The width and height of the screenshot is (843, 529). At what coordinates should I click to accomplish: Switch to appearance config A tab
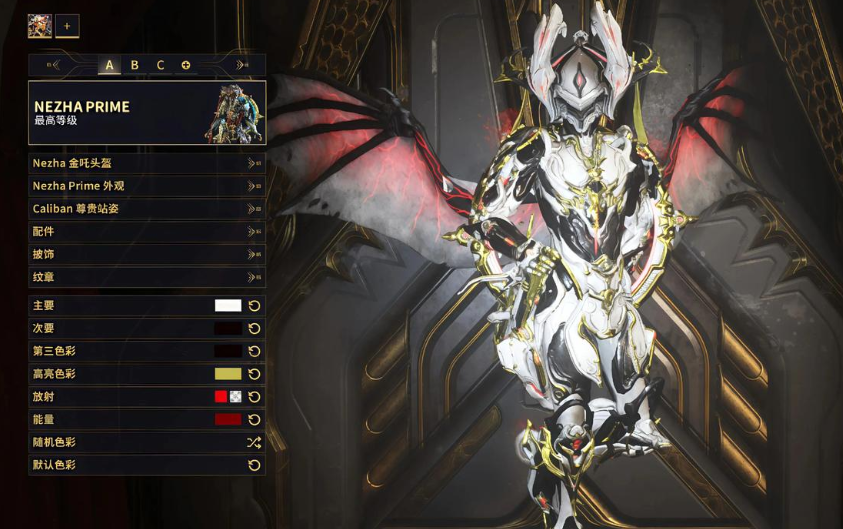109,65
